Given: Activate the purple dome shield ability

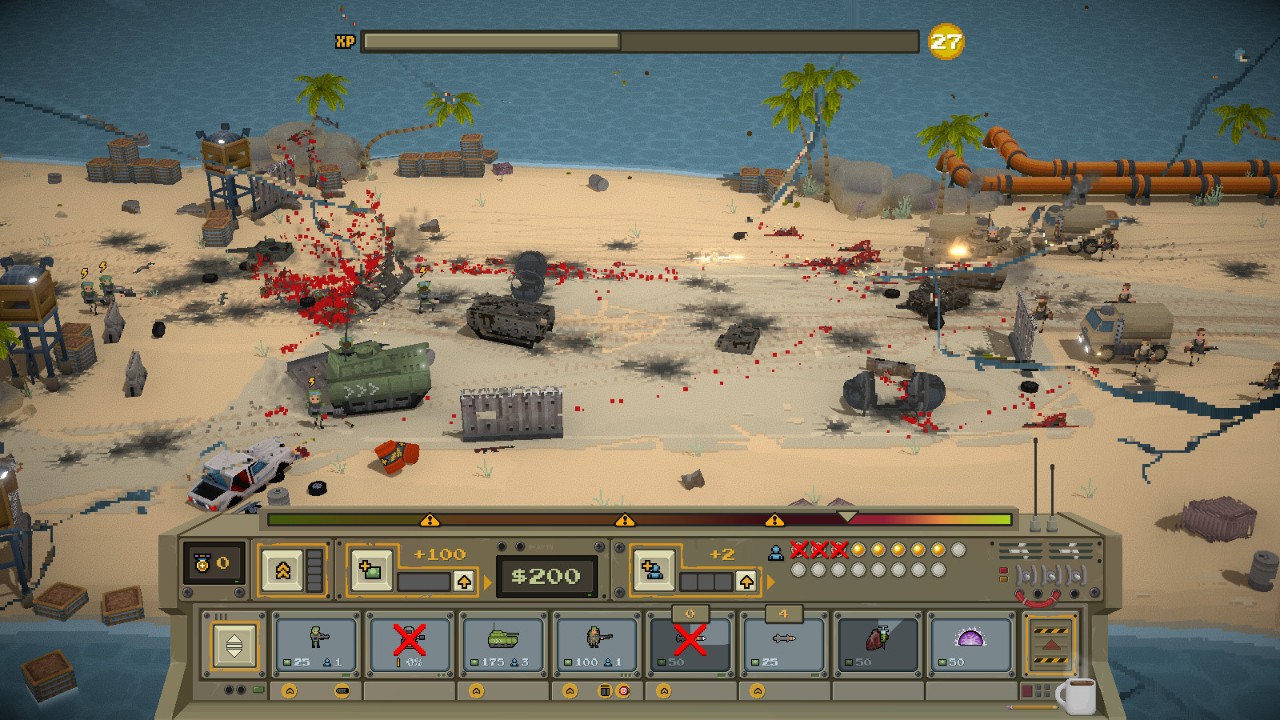Looking at the screenshot, I should [970, 644].
